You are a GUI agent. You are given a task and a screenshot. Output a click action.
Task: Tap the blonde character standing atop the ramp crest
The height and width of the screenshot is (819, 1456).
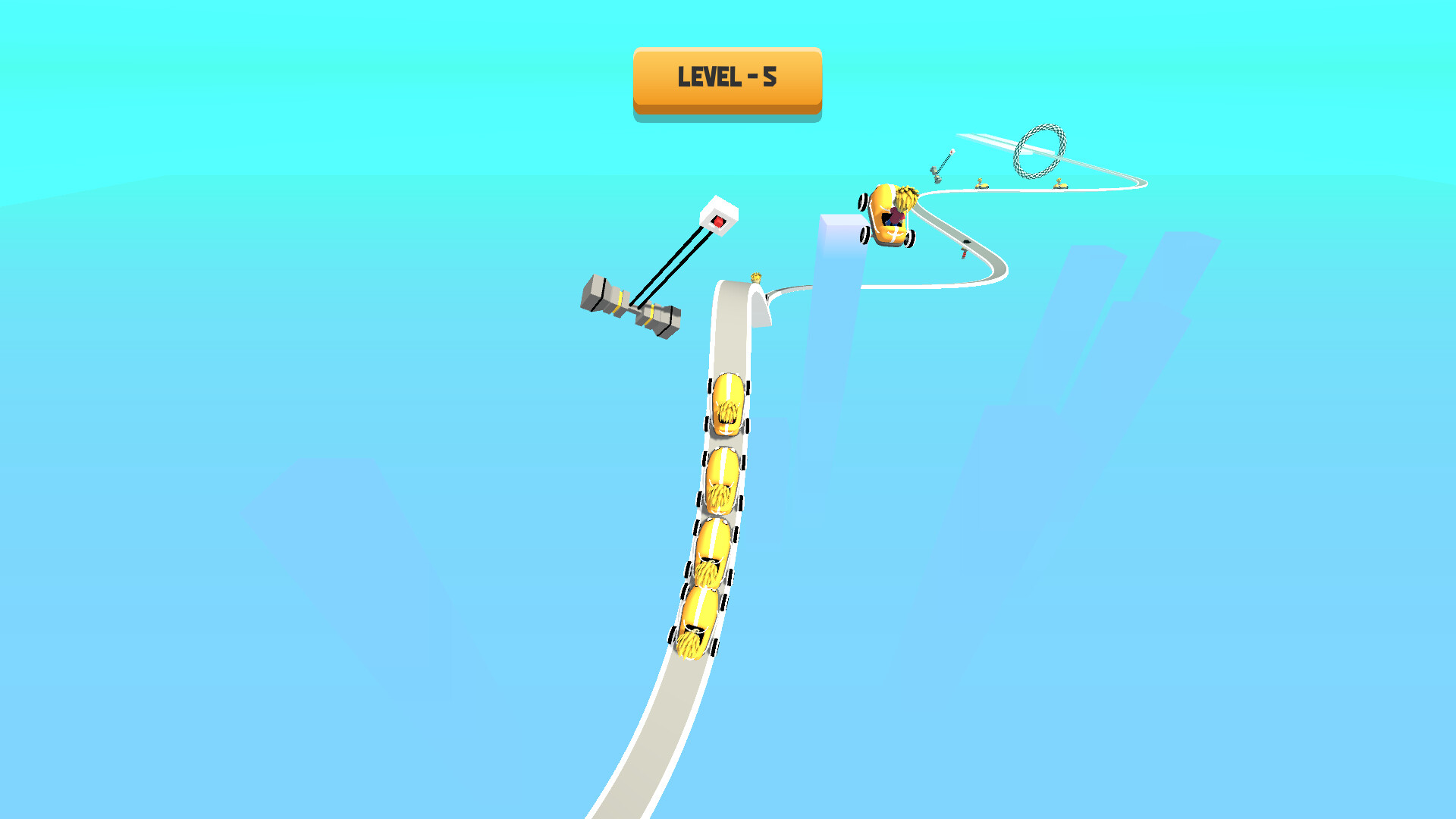point(756,278)
